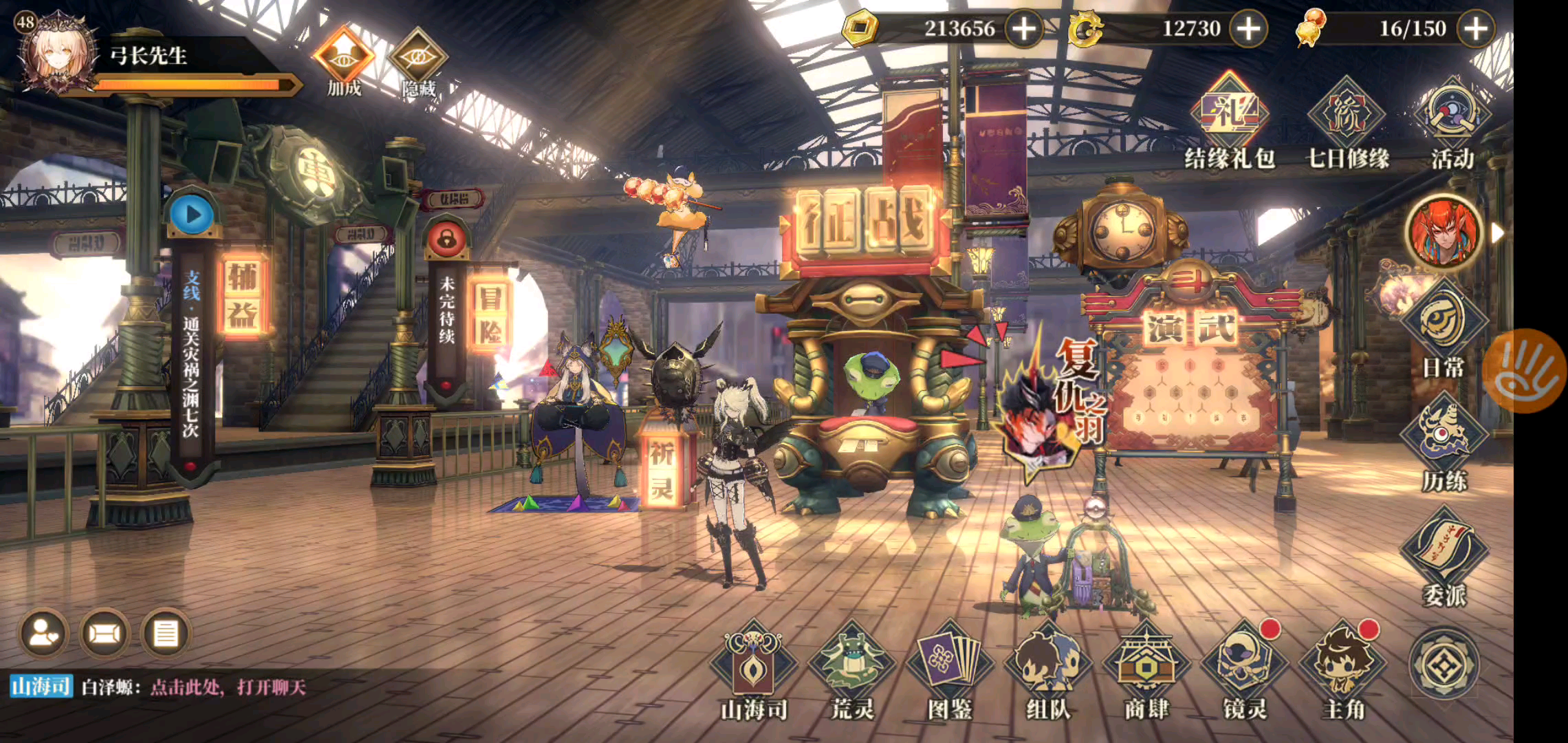1568x743 pixels.
Task: Click the chat bar to open chat
Action: 227,687
